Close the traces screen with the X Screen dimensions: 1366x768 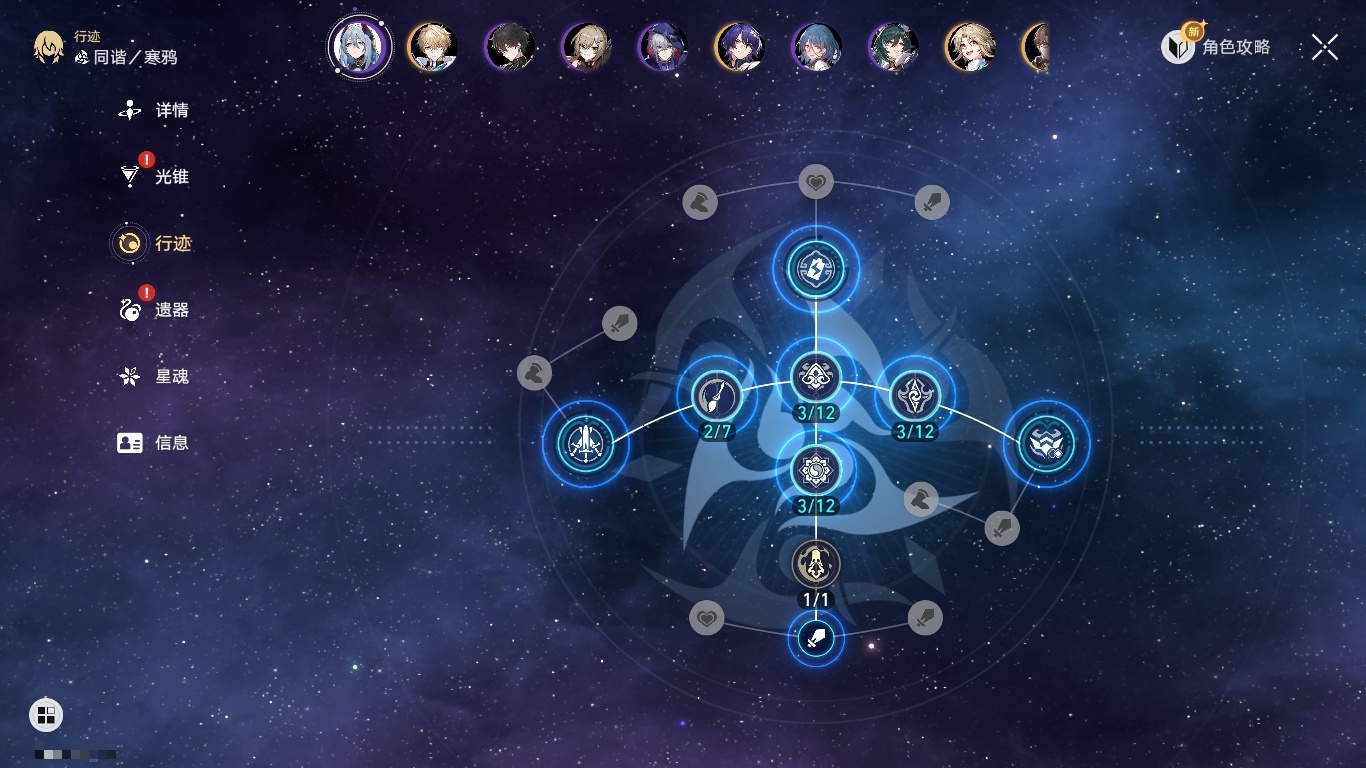point(1325,47)
